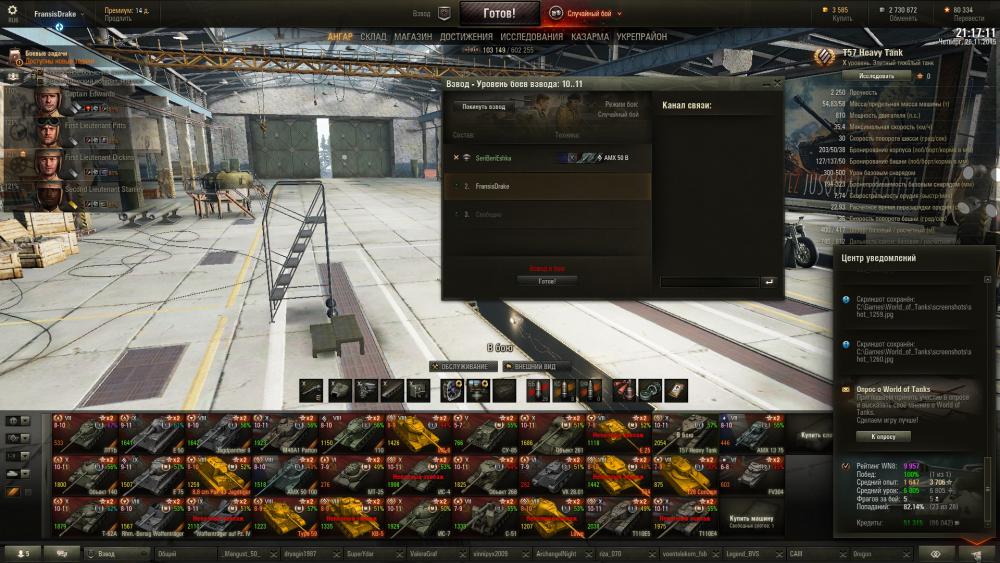Select SenBenEshka in the platoon list
The image size is (1000, 563).
point(490,158)
